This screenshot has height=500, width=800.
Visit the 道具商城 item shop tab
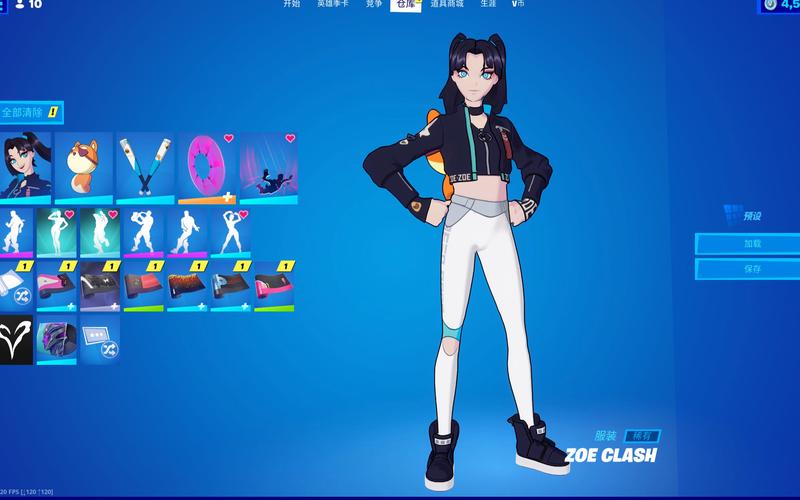coord(448,5)
